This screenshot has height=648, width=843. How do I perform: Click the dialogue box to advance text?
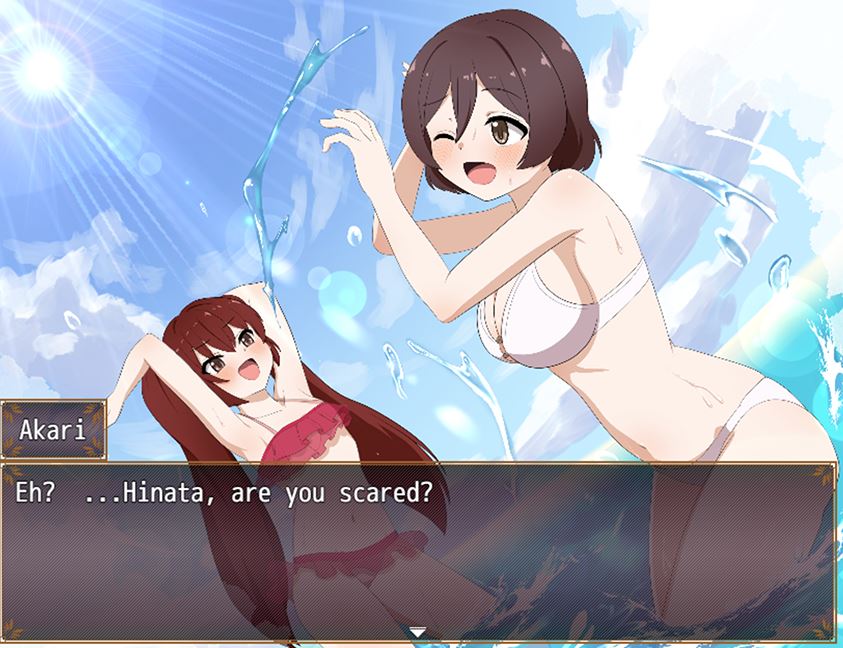point(420,550)
